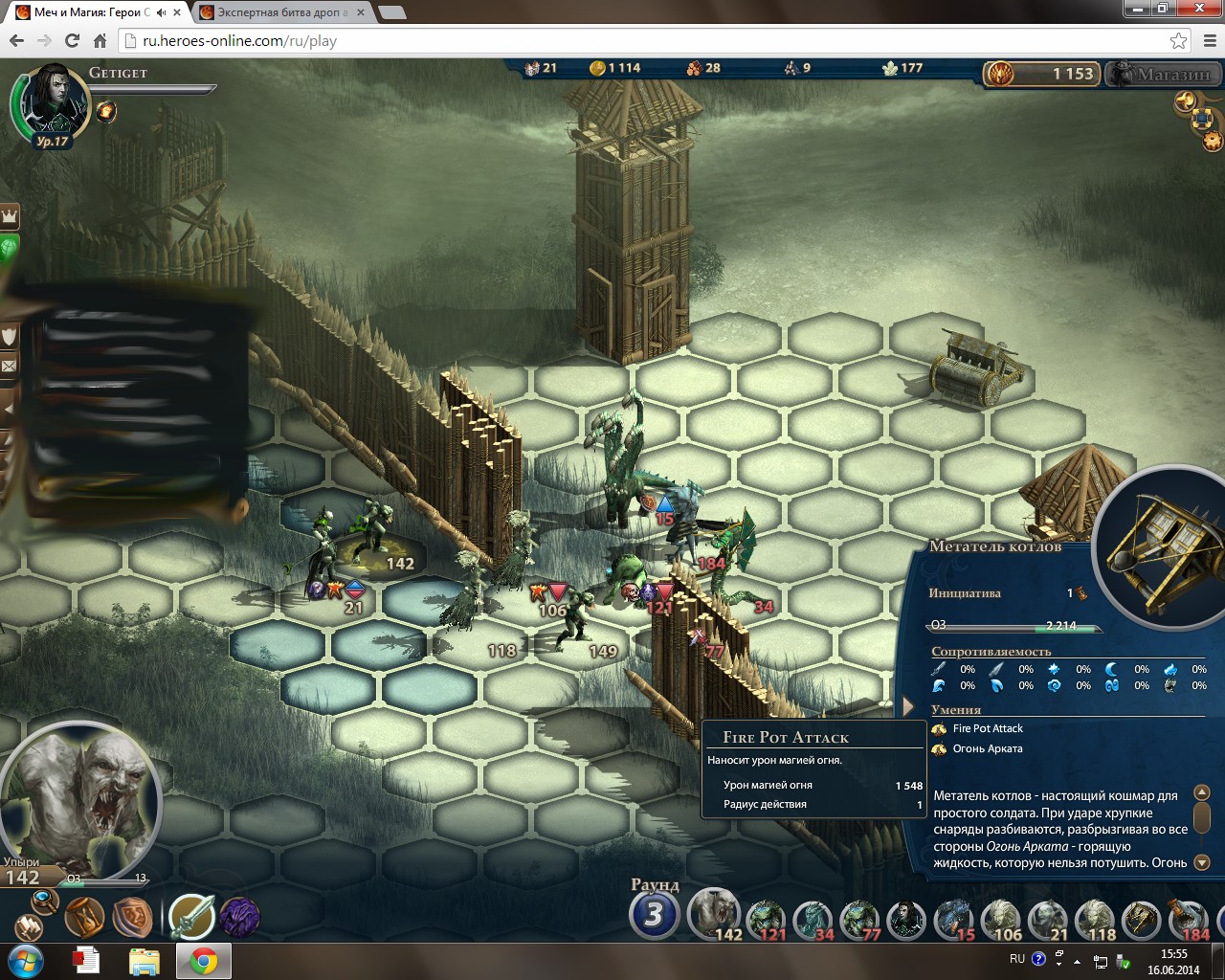Screen dimensions: 1225x980
Task: Select the Fire Pot Attack skill
Action: tap(988, 729)
